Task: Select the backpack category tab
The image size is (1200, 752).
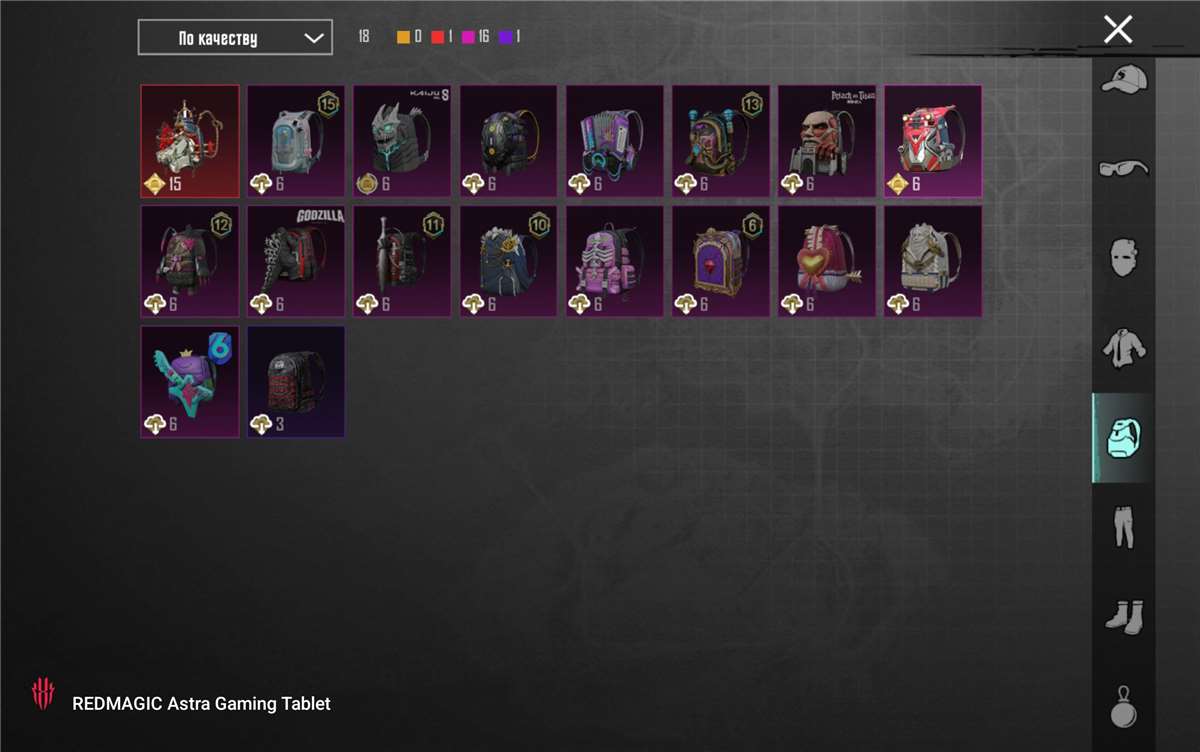Action: point(1123,437)
